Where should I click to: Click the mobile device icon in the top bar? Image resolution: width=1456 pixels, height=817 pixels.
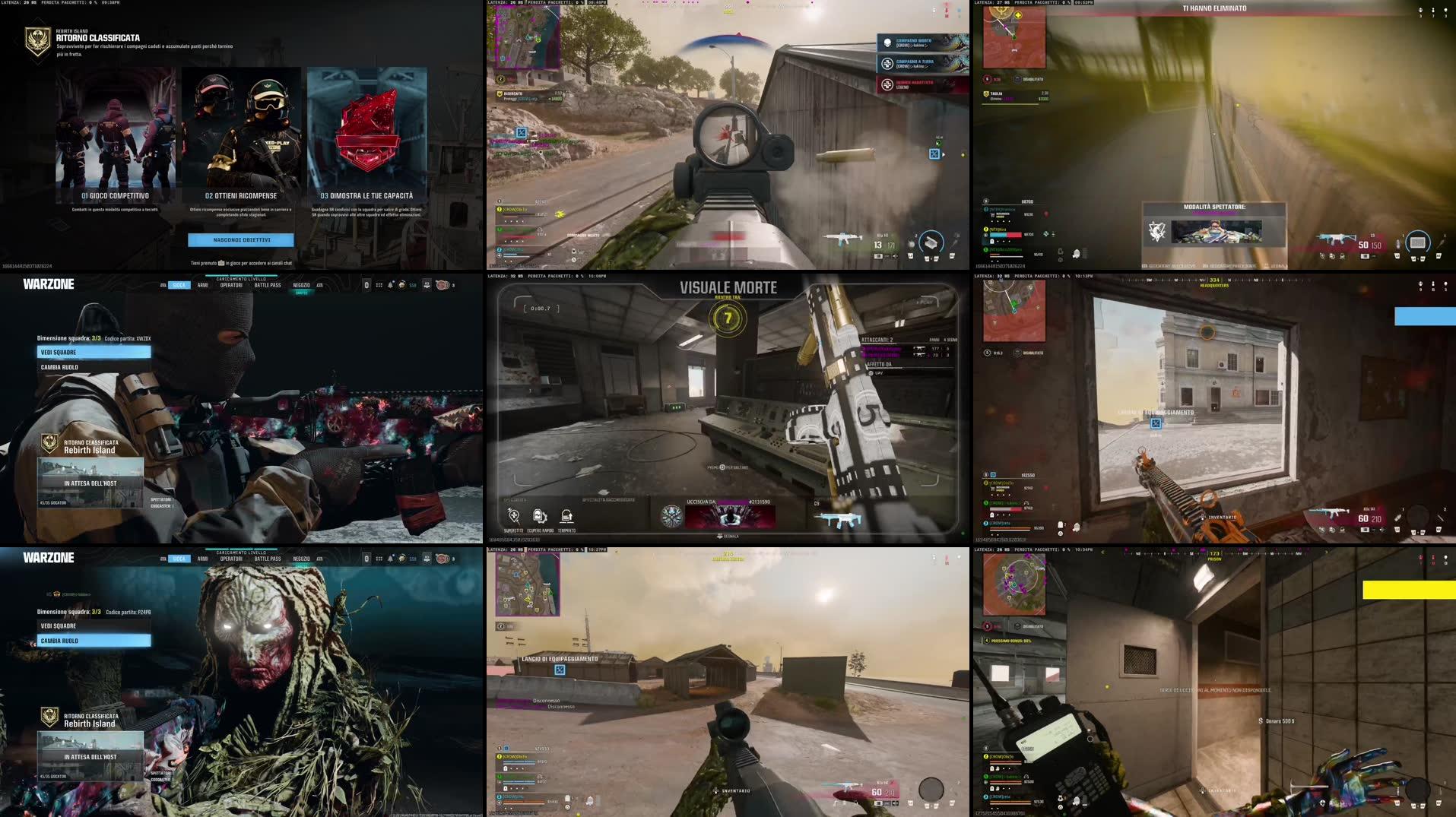(366, 284)
